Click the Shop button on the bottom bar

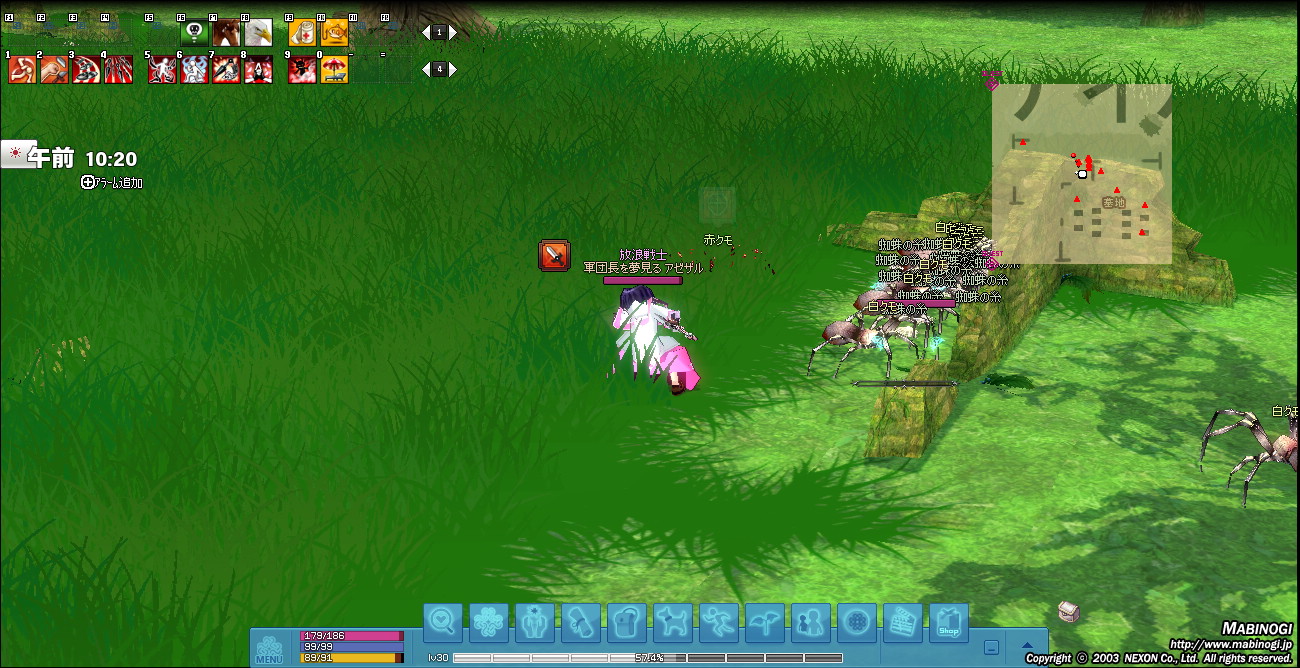[949, 623]
